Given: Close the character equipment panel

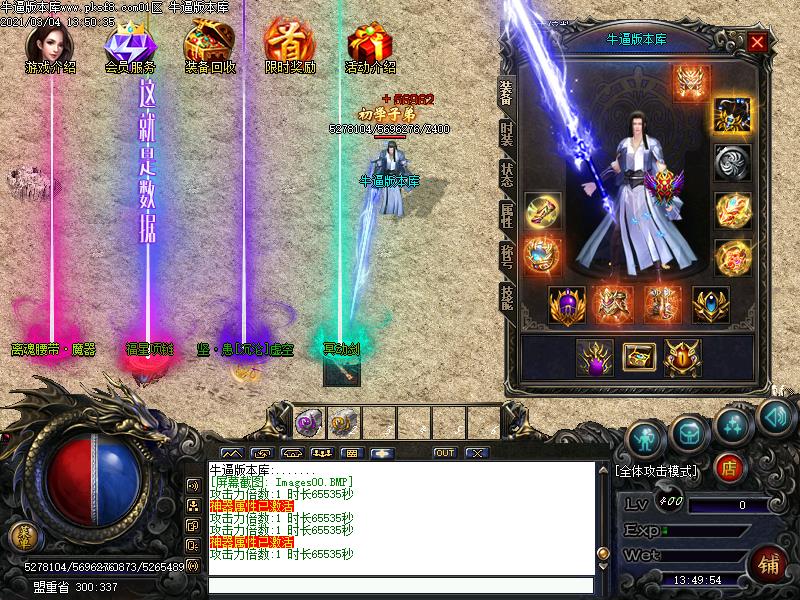Looking at the screenshot, I should pos(757,42).
